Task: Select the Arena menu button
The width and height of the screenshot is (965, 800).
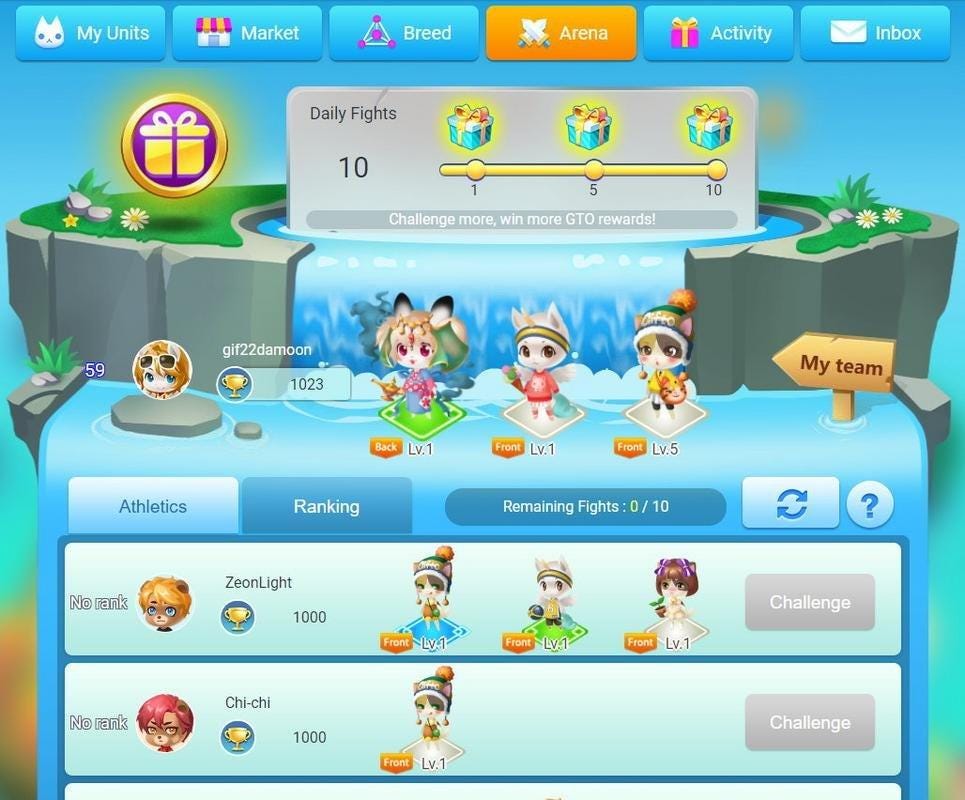Action: point(561,33)
